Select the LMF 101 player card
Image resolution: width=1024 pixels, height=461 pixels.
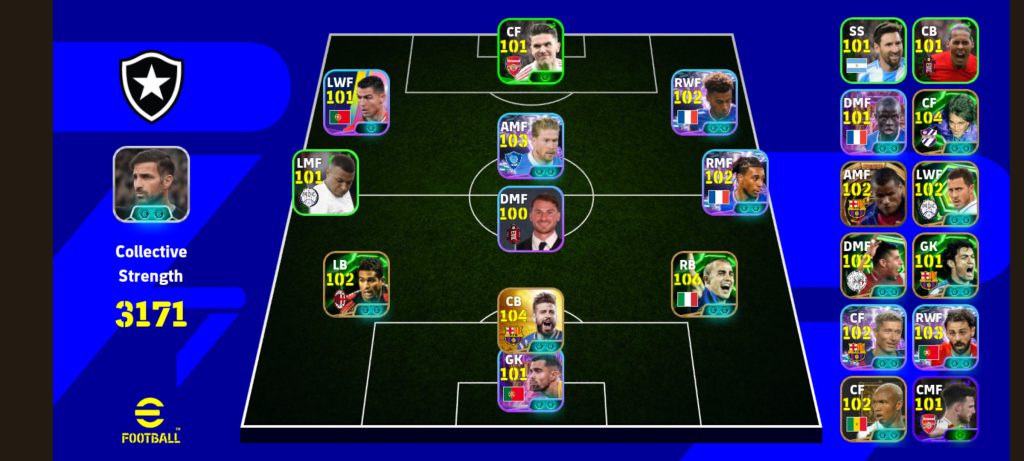(325, 183)
